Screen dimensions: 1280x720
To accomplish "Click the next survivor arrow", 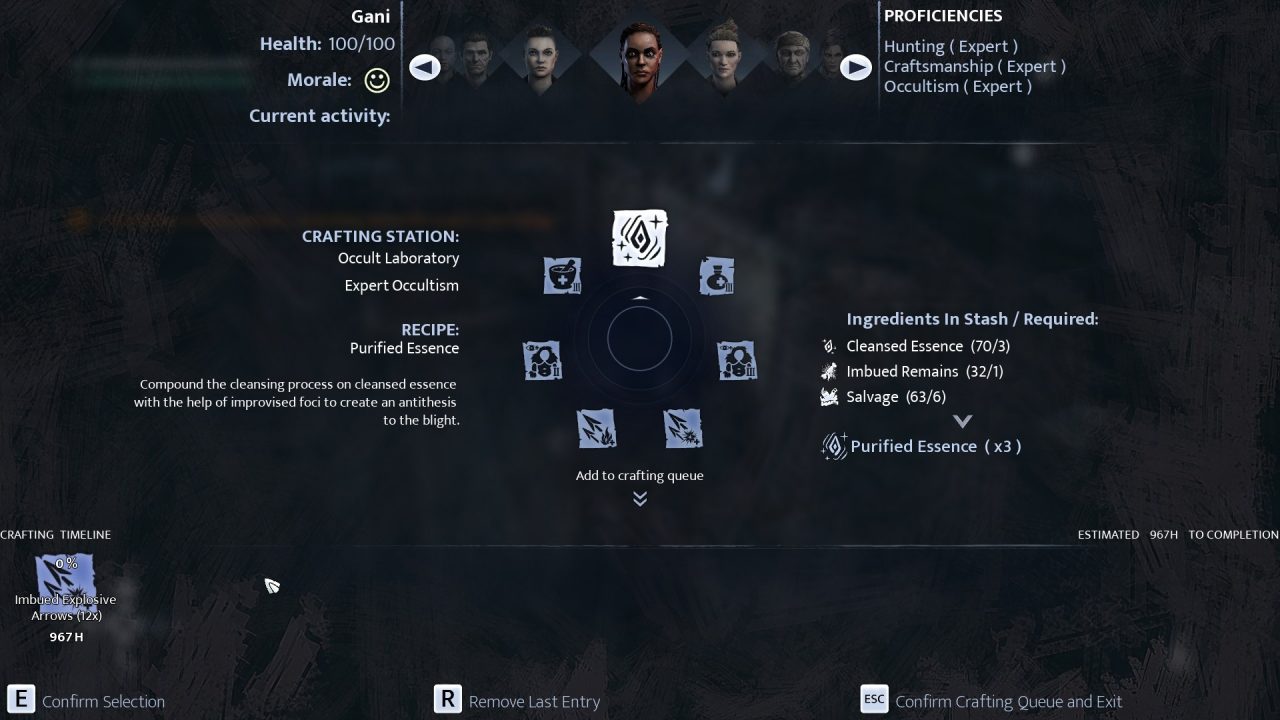I will point(855,67).
